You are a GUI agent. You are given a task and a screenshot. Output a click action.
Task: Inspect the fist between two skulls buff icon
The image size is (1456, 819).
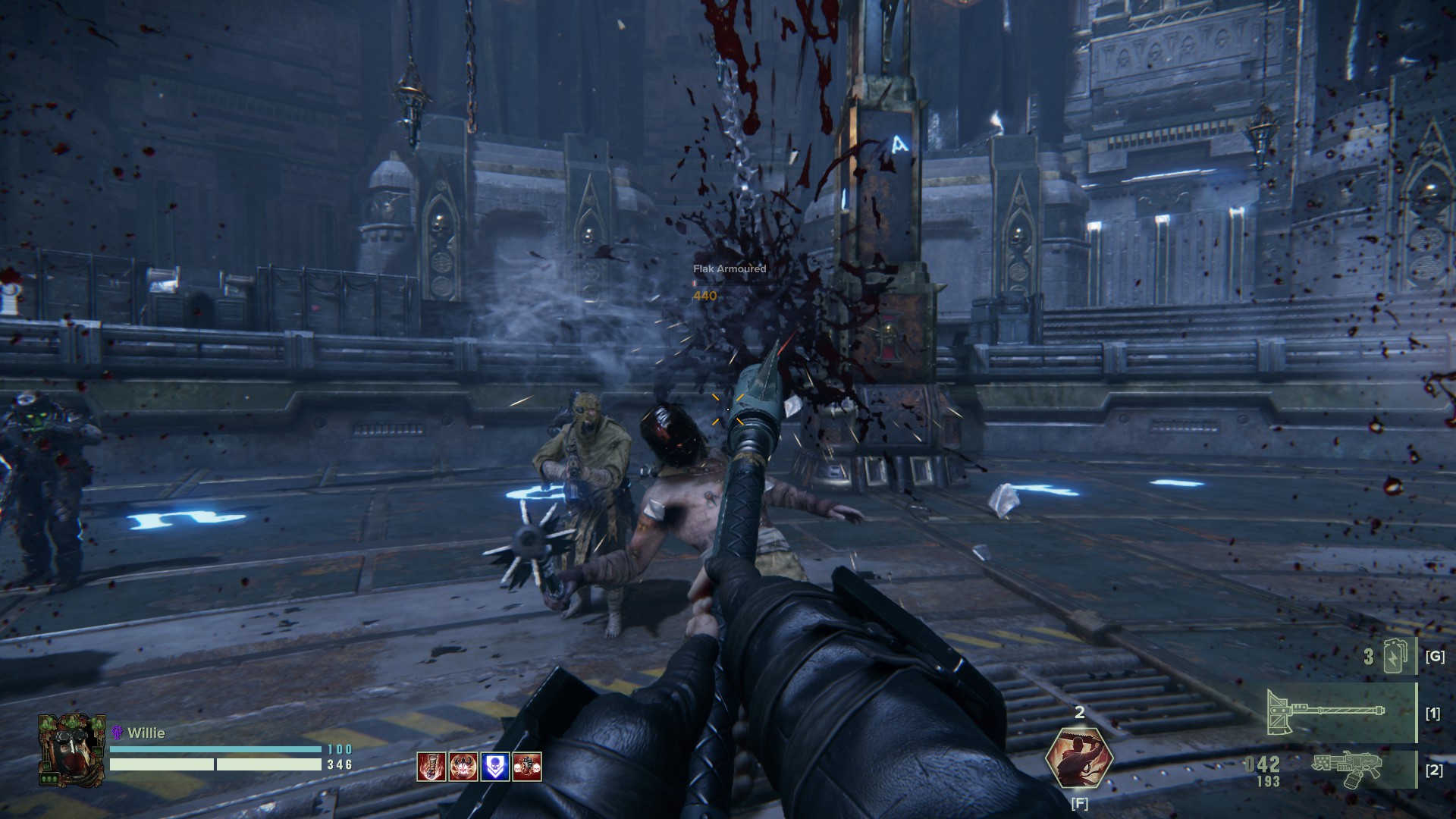coord(527,767)
